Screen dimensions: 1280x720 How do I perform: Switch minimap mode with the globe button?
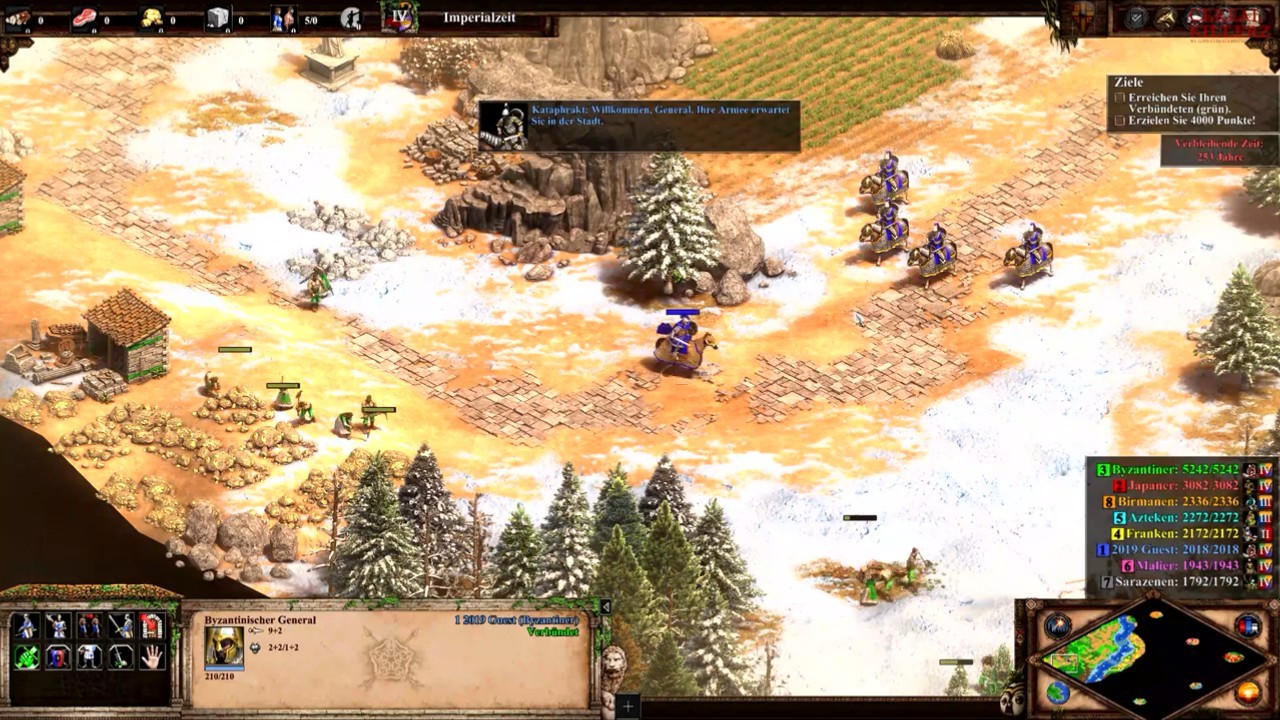pos(1058,692)
